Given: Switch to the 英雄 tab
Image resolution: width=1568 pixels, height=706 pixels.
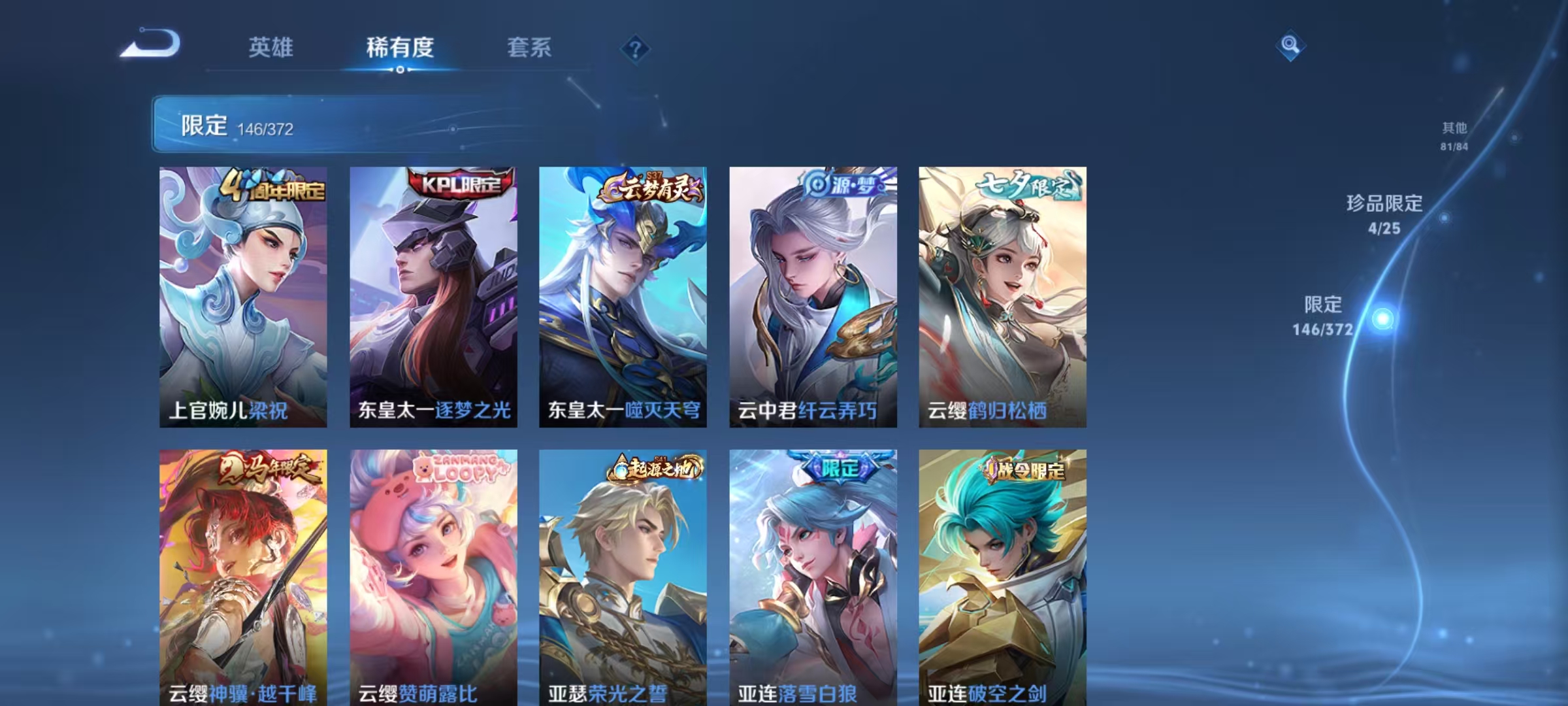Looking at the screenshot, I should click(x=272, y=48).
